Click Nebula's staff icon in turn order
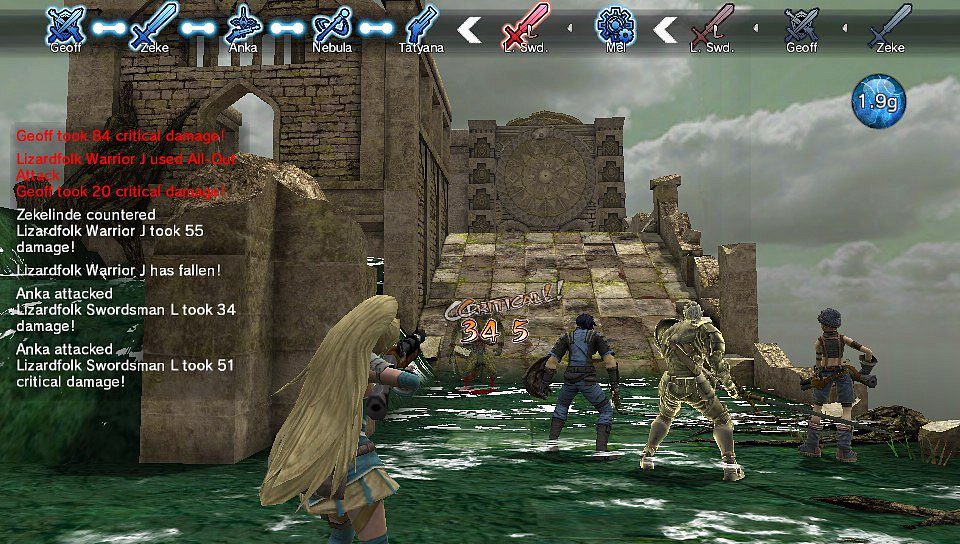This screenshot has height=544, width=960. 332,24
